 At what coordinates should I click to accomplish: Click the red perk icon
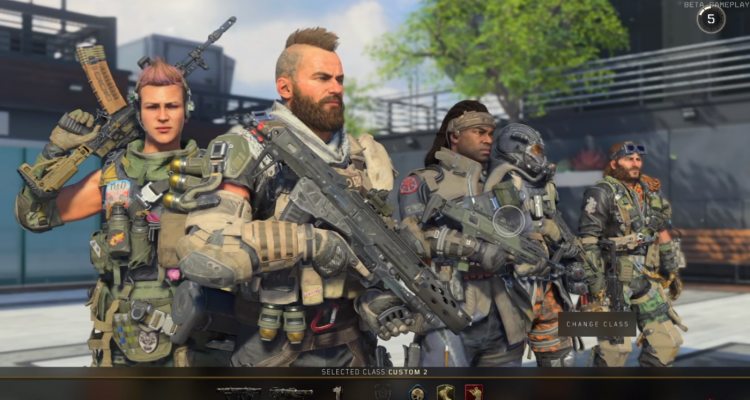click(x=473, y=392)
